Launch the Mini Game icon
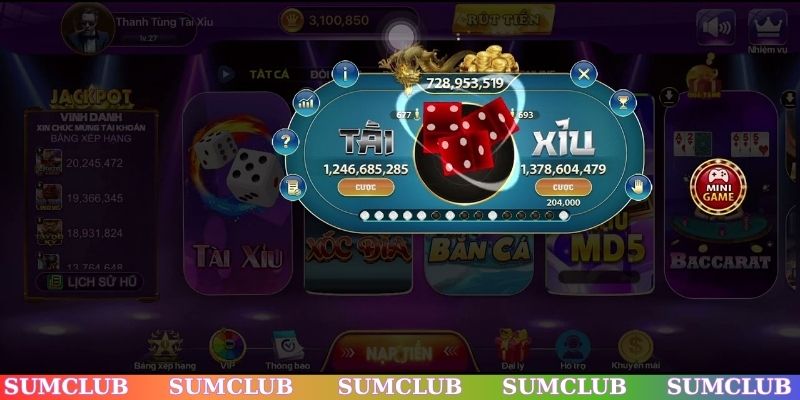800x400 pixels. (718, 186)
